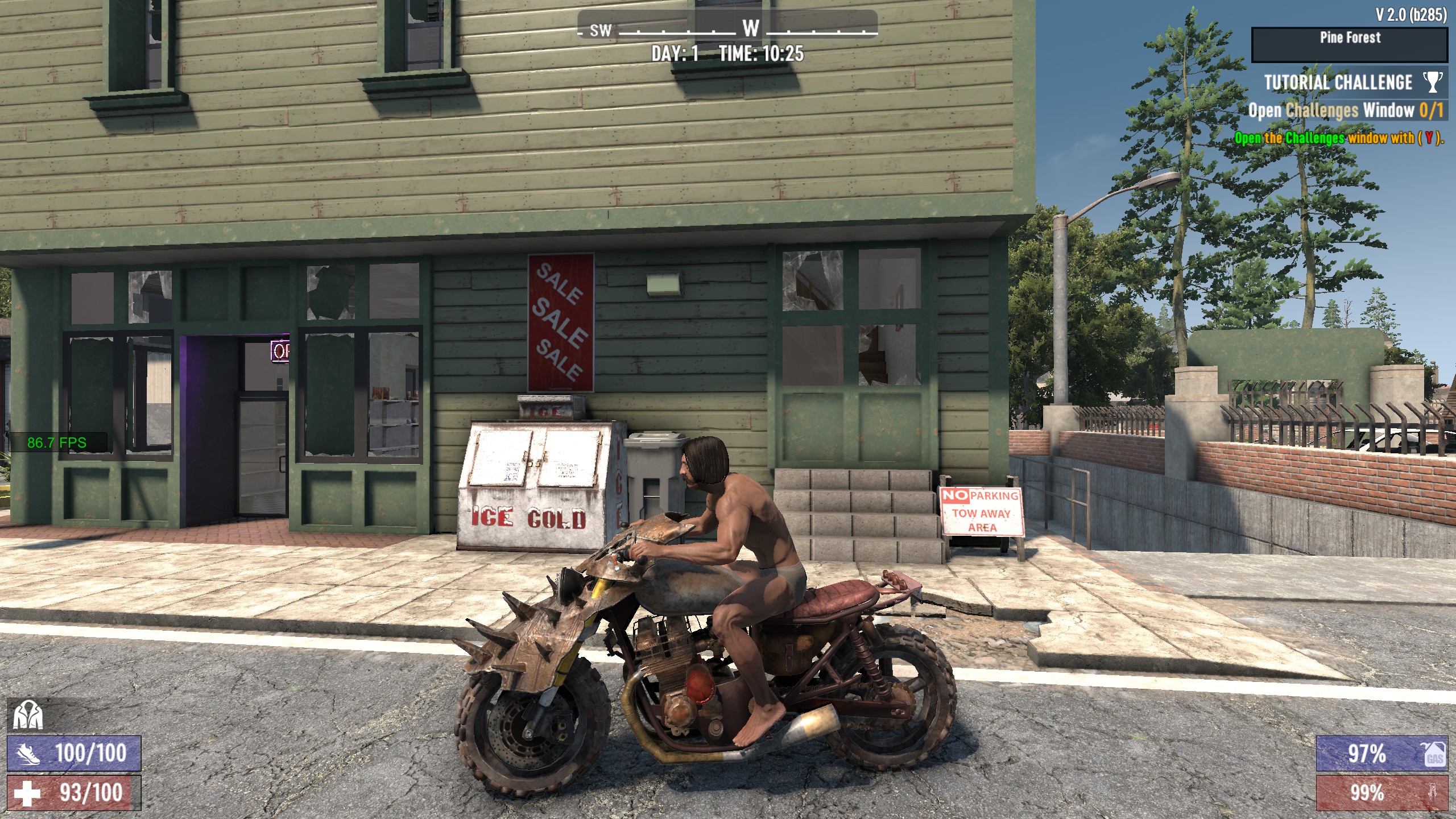Viewport: 1456px width, 819px height.
Task: Click the Tutorial Challenge trophy icon
Action: [1433, 82]
